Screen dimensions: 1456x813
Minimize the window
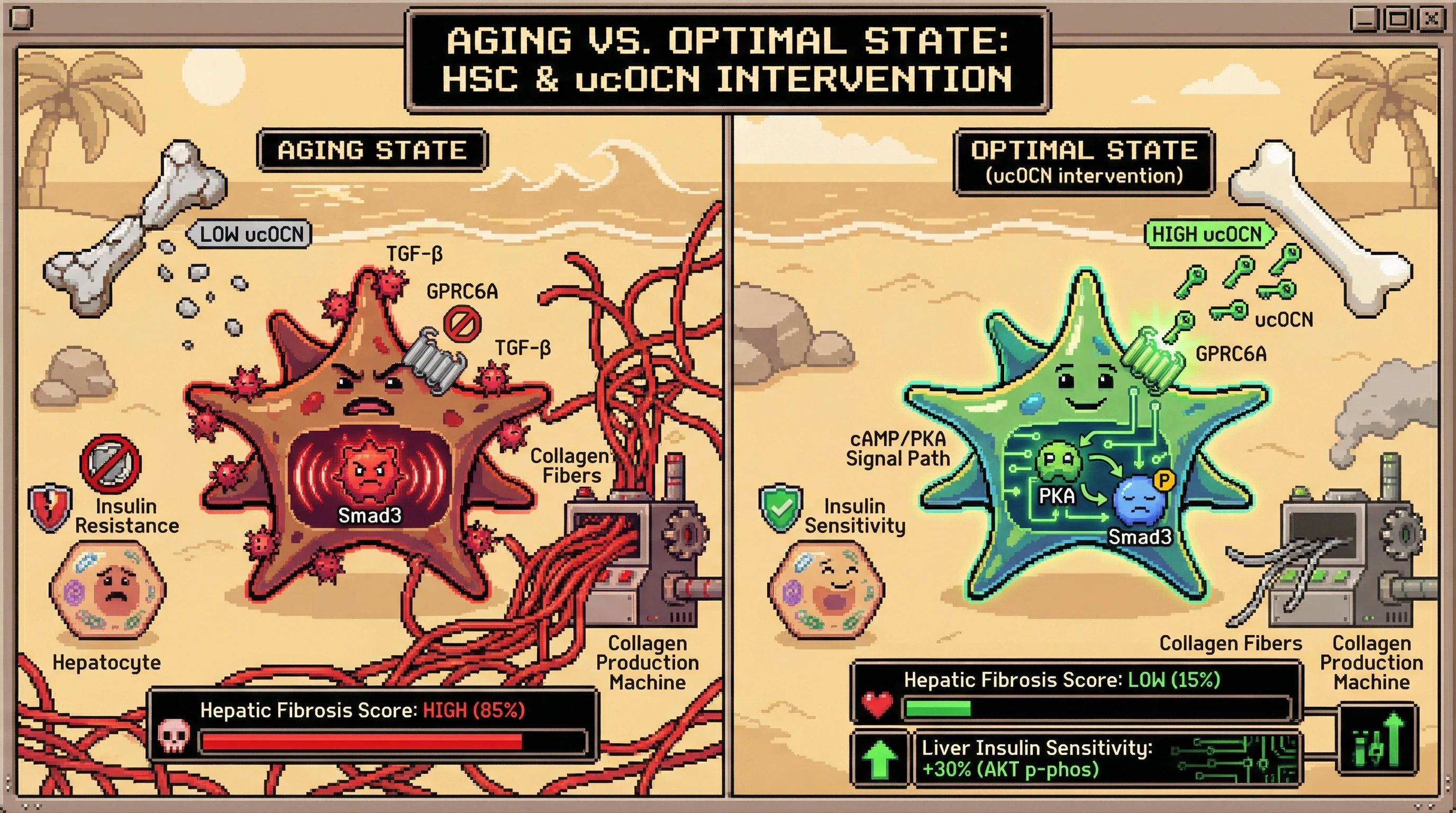1365,20
